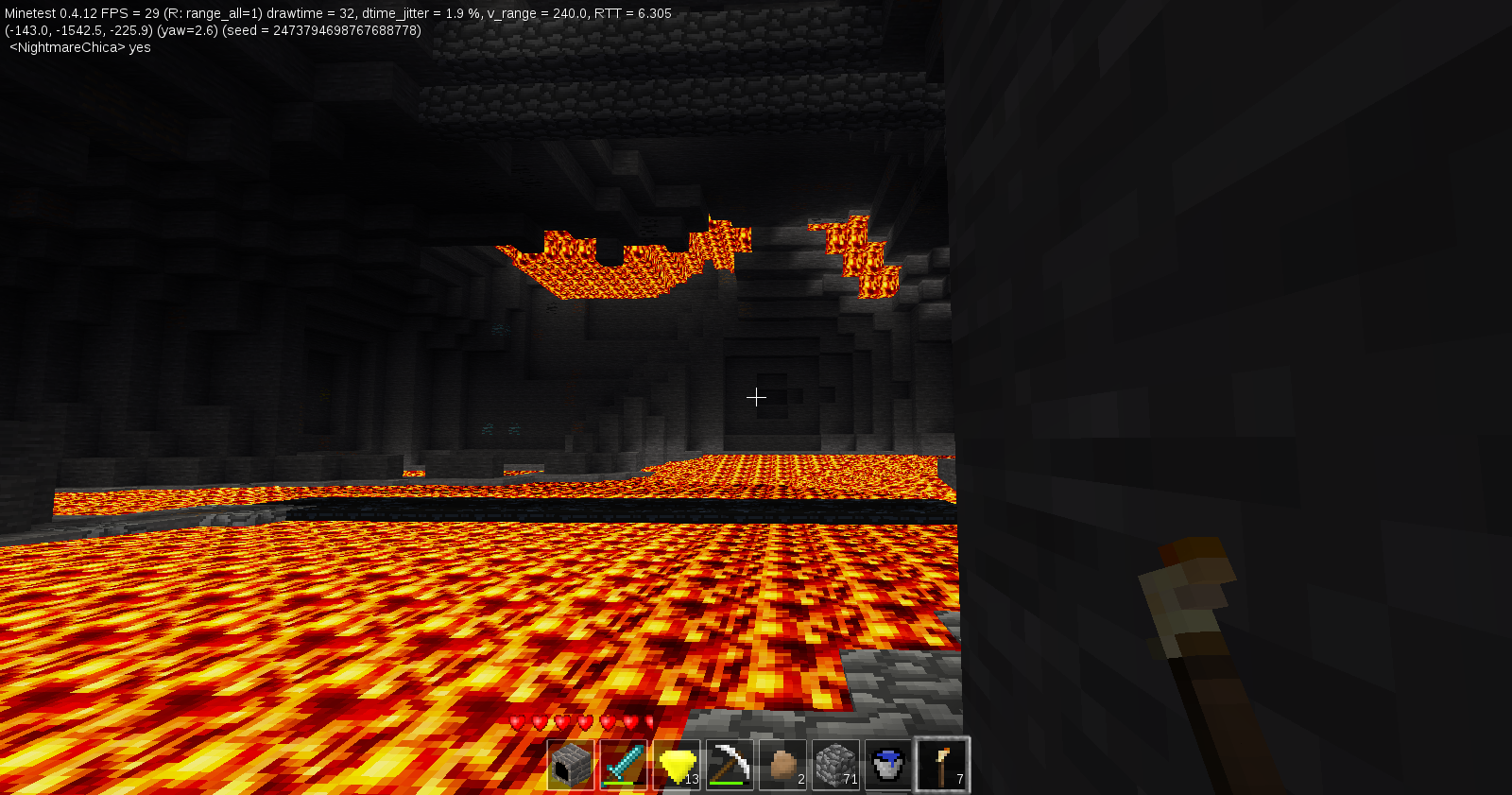This screenshot has height=795, width=1512.
Task: Click the crosshair at screen center
Action: tap(756, 398)
